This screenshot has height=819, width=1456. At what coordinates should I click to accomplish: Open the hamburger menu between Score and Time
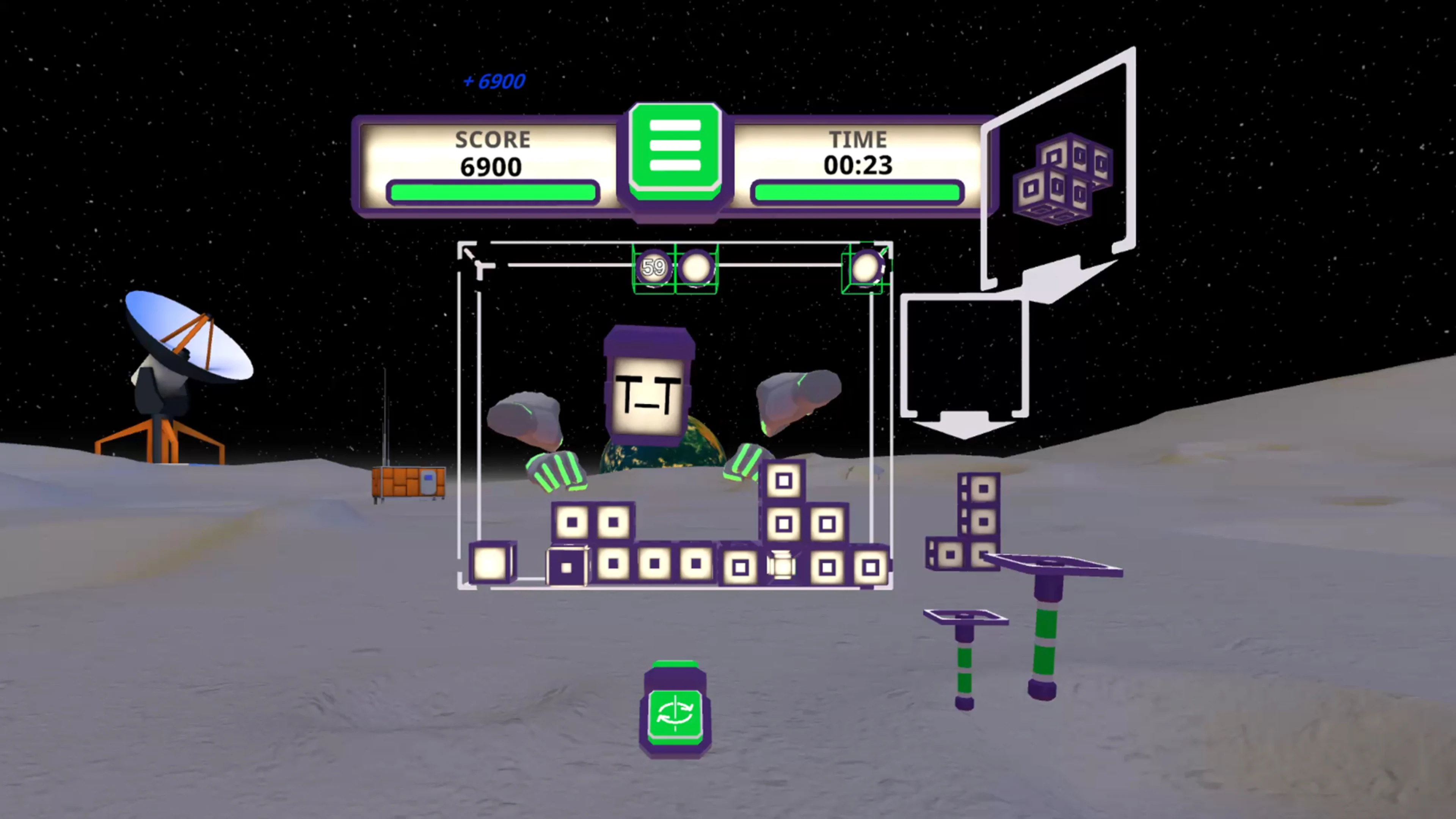(x=676, y=152)
